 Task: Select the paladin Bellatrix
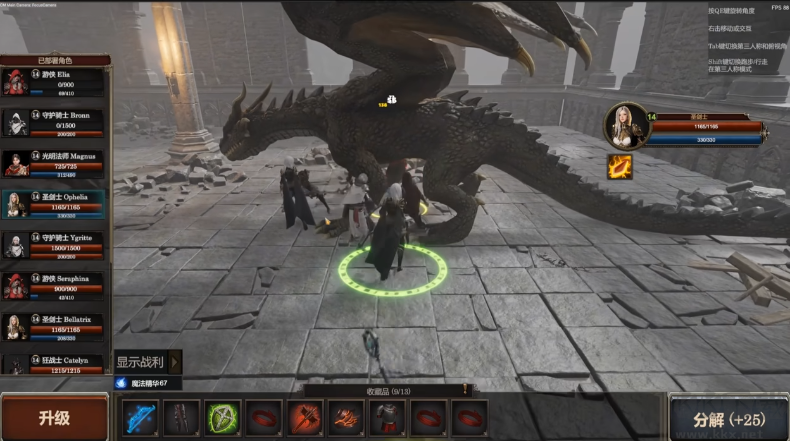pos(55,327)
